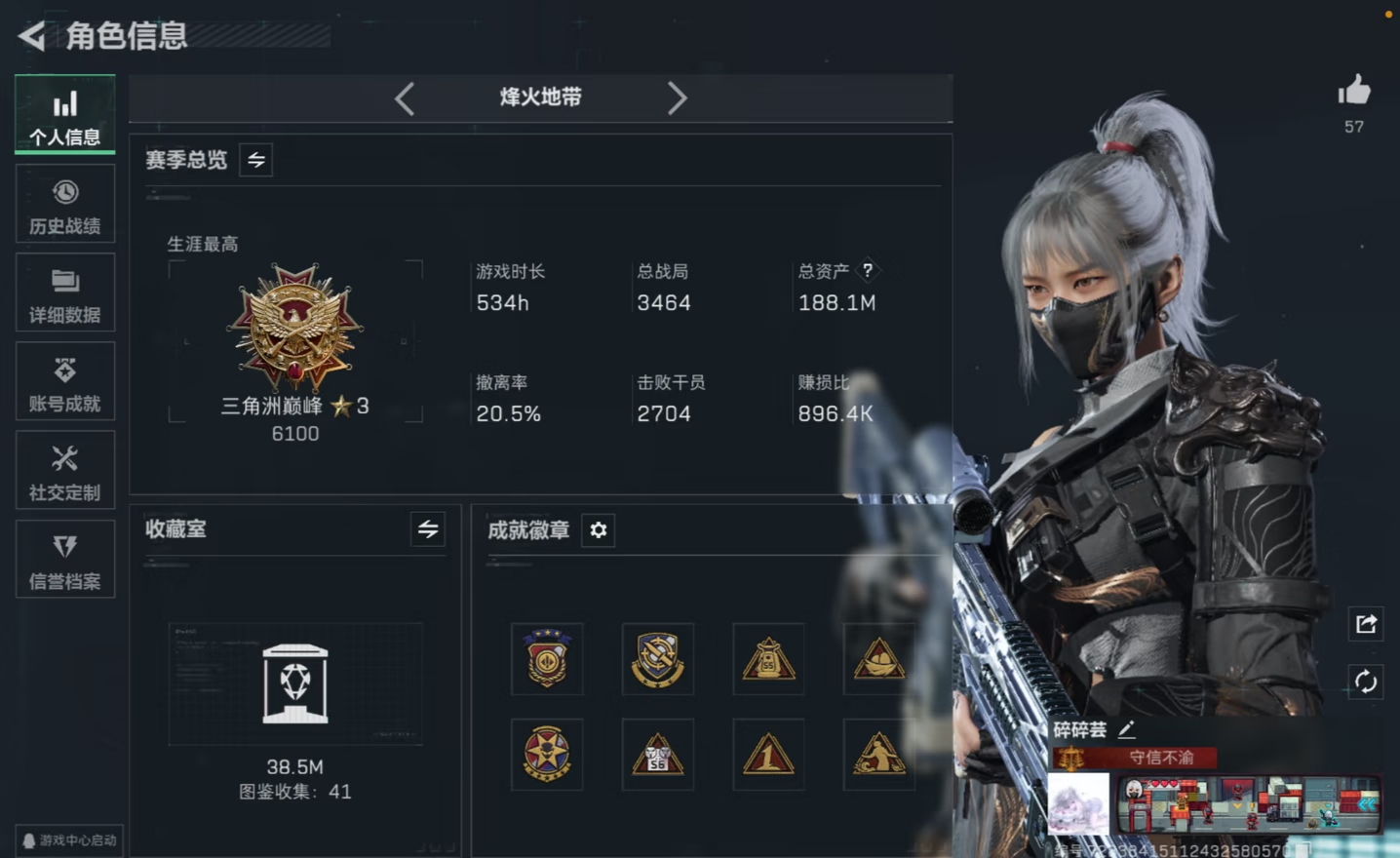Advance to the next mode after 烽火地带
The width and height of the screenshot is (1400, 858).
tap(677, 97)
